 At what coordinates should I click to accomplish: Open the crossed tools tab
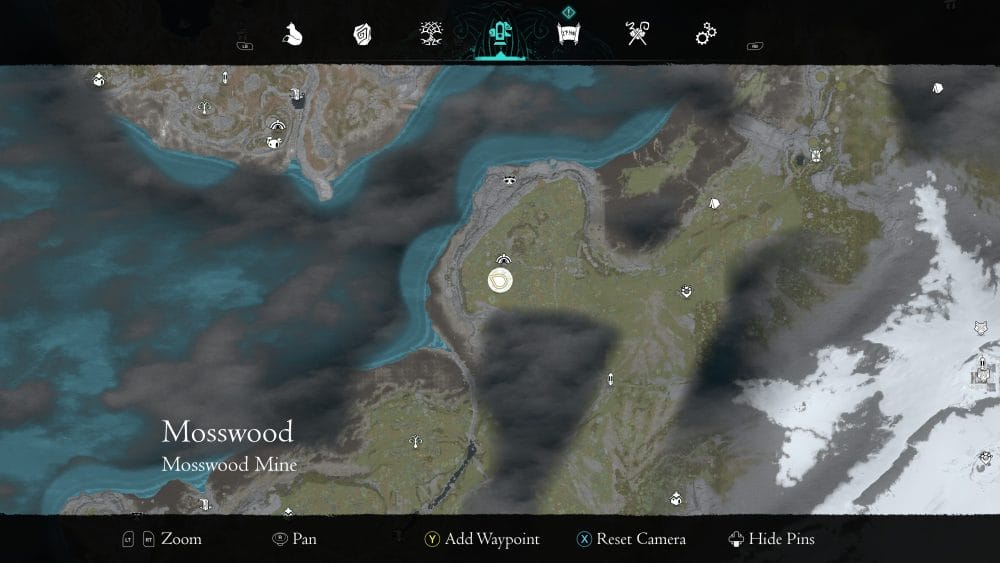tap(637, 36)
